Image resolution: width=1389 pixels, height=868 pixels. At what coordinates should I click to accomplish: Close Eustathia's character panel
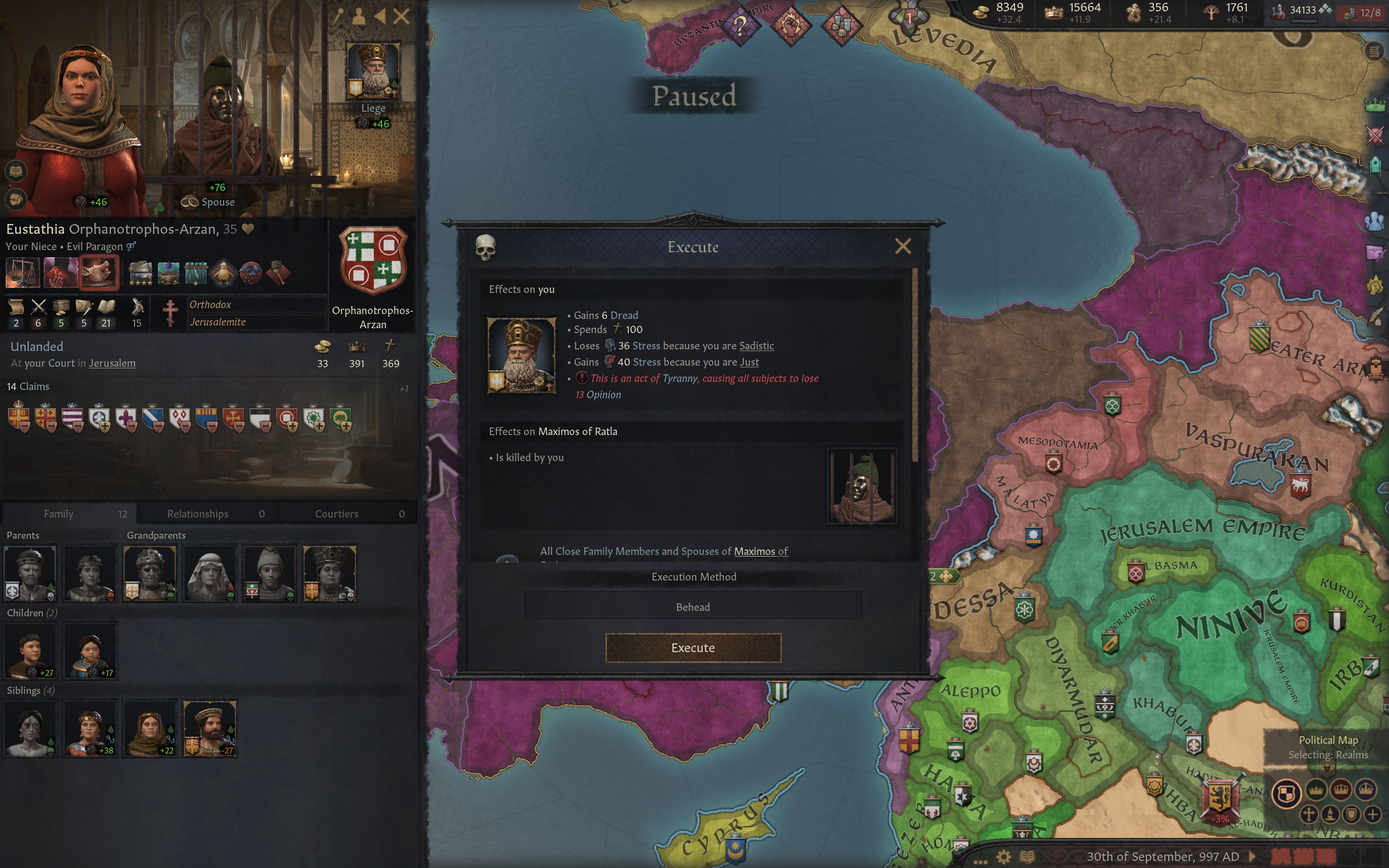[x=401, y=16]
